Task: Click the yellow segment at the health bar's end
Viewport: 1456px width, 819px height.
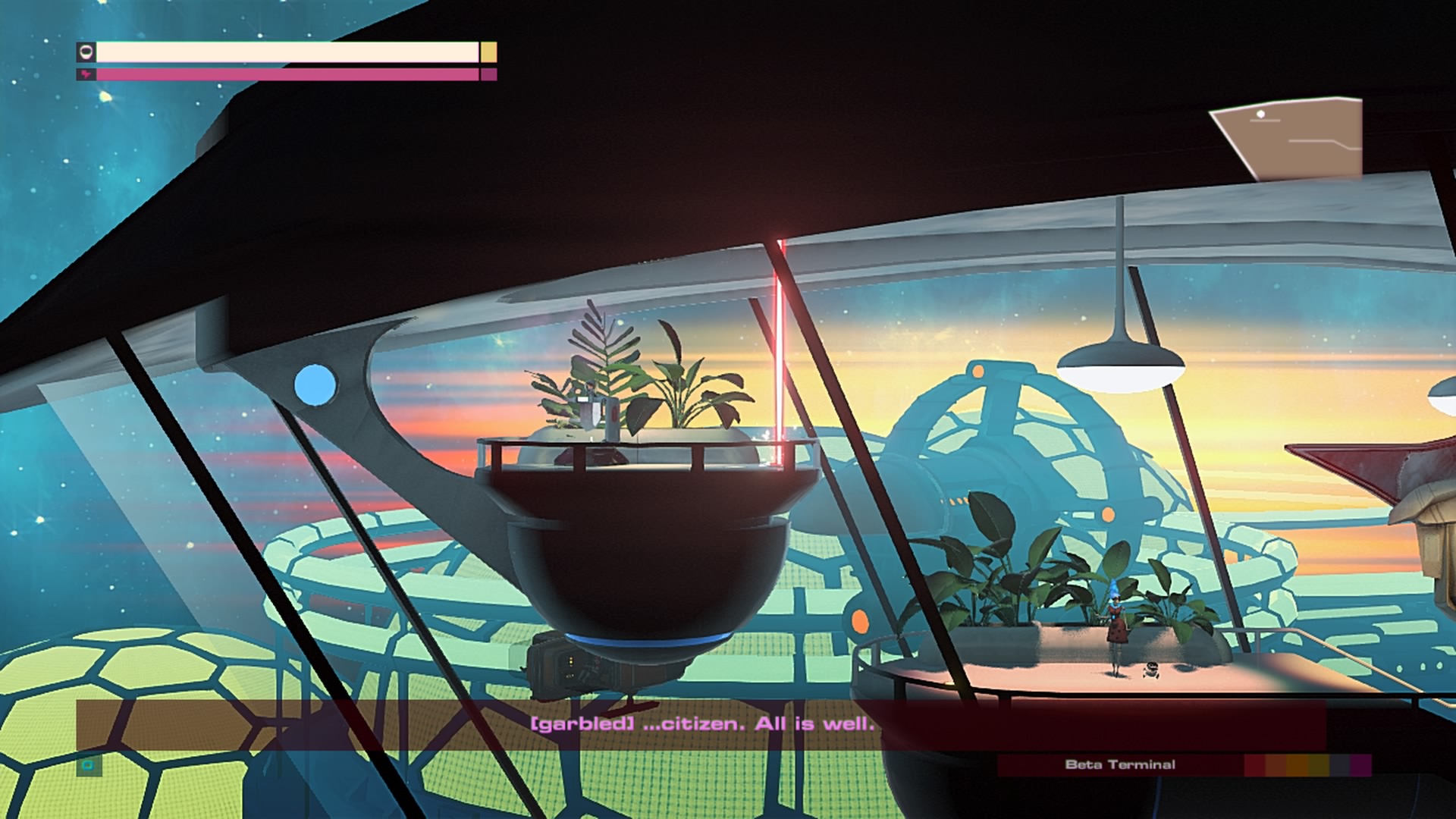Action: (488, 53)
